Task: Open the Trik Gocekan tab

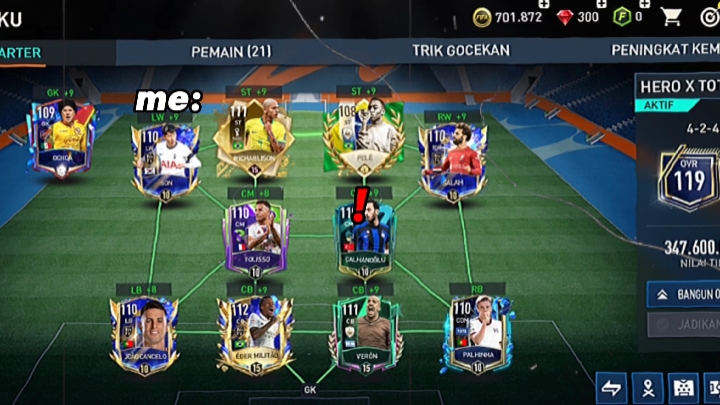Action: 460,50
